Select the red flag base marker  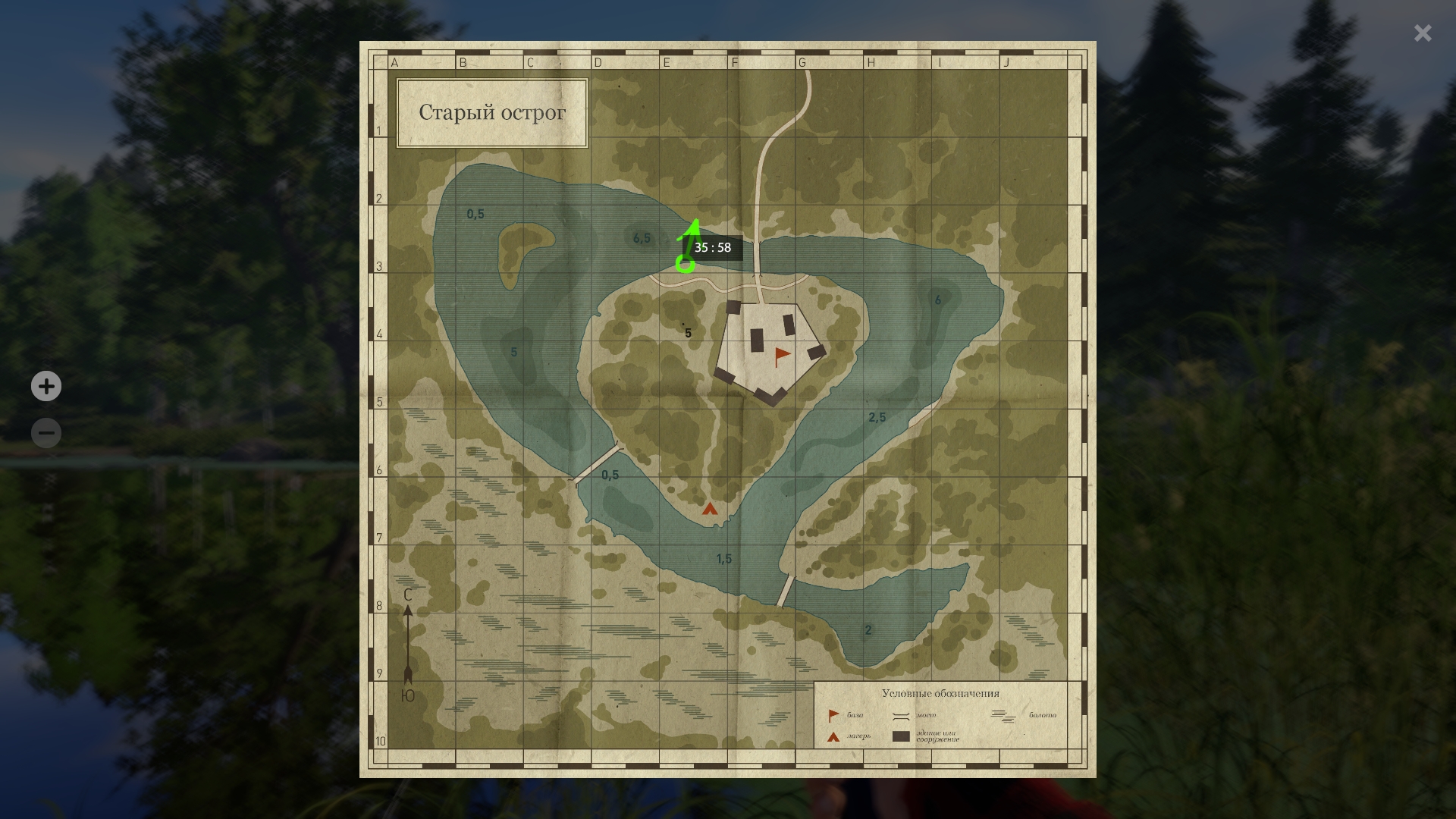(x=781, y=356)
